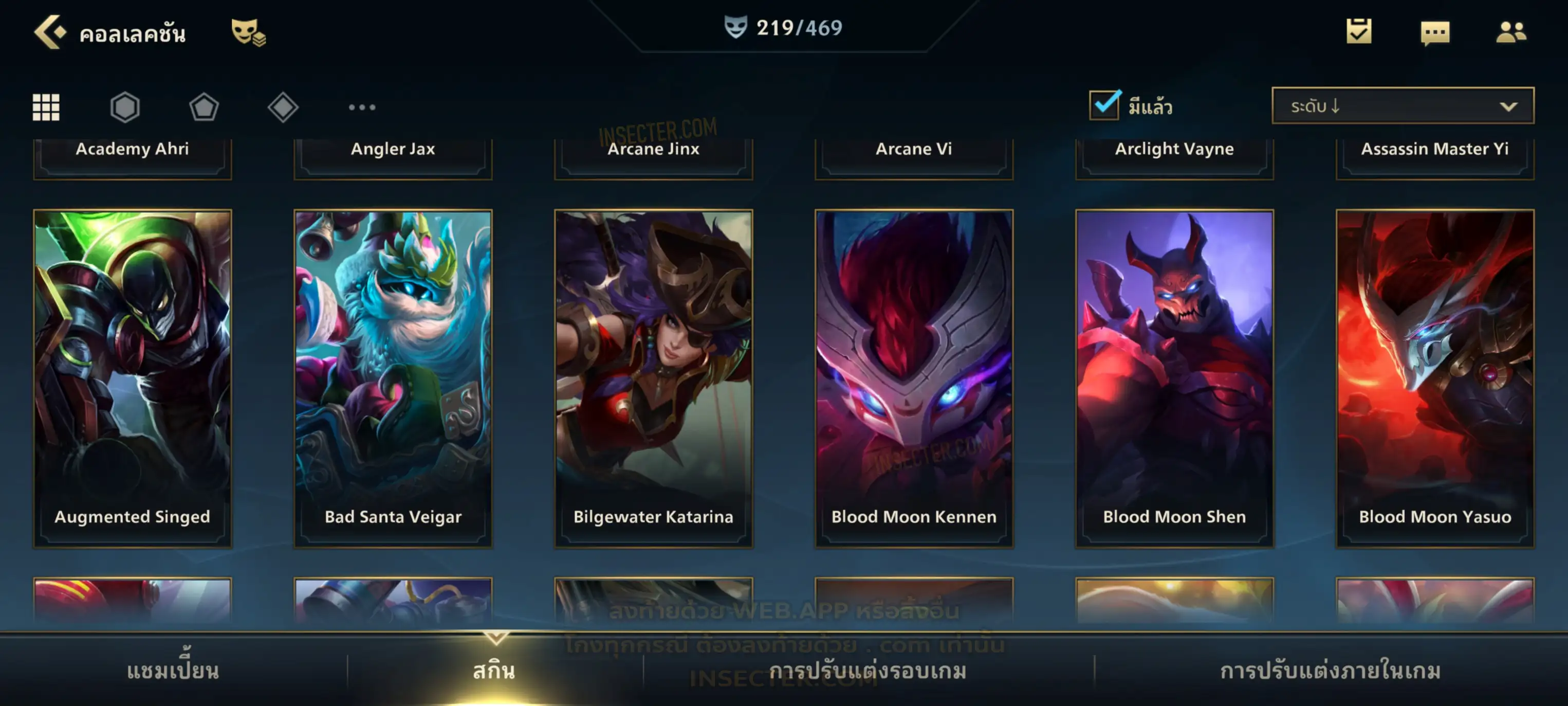Select the pentagon rarity filter

point(204,107)
